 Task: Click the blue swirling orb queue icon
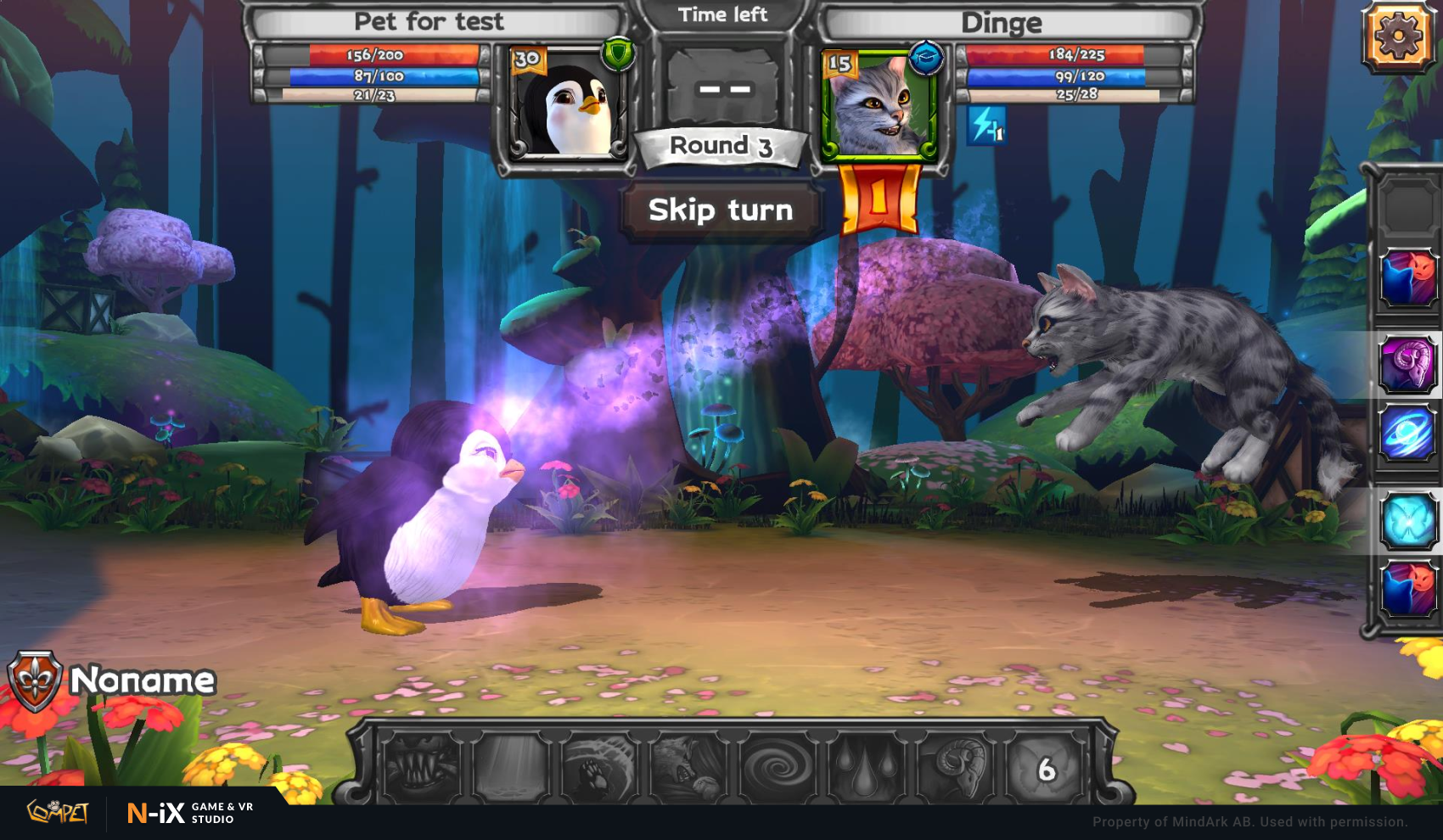pos(1407,434)
